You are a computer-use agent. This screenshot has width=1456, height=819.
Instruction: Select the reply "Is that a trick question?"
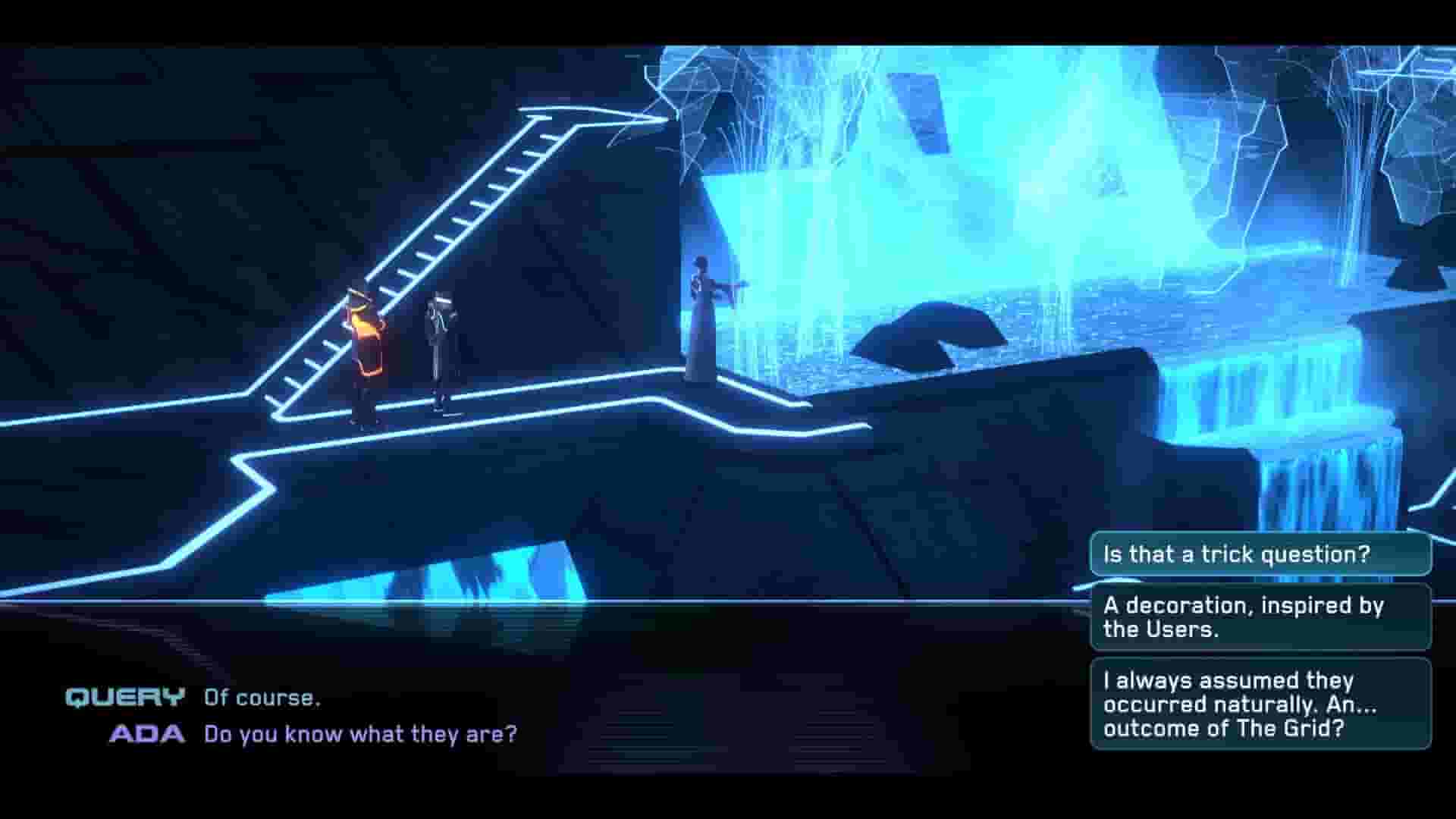click(1259, 554)
